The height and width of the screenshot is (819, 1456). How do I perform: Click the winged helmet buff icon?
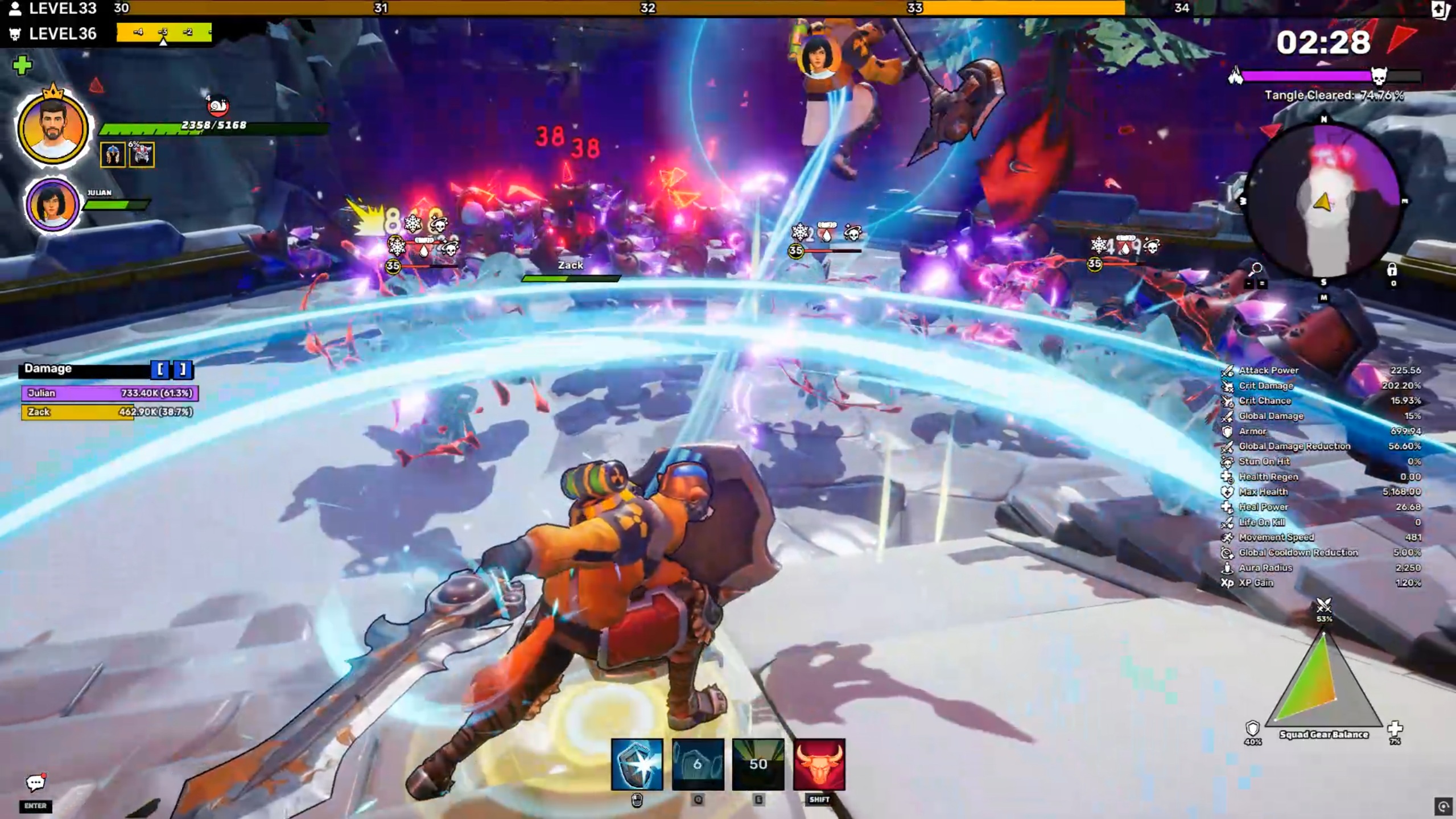click(x=113, y=155)
